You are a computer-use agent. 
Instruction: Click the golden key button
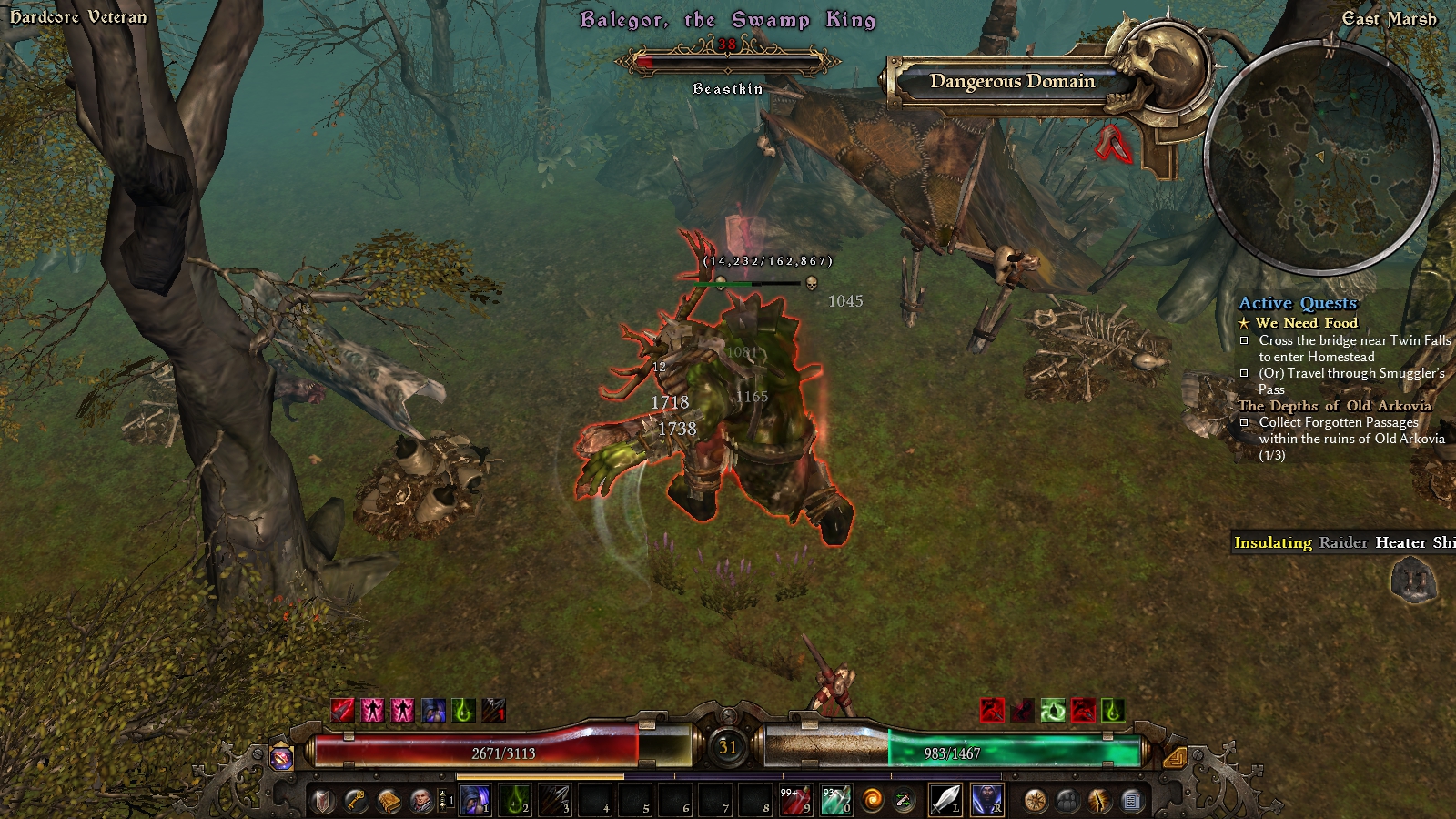[356, 801]
